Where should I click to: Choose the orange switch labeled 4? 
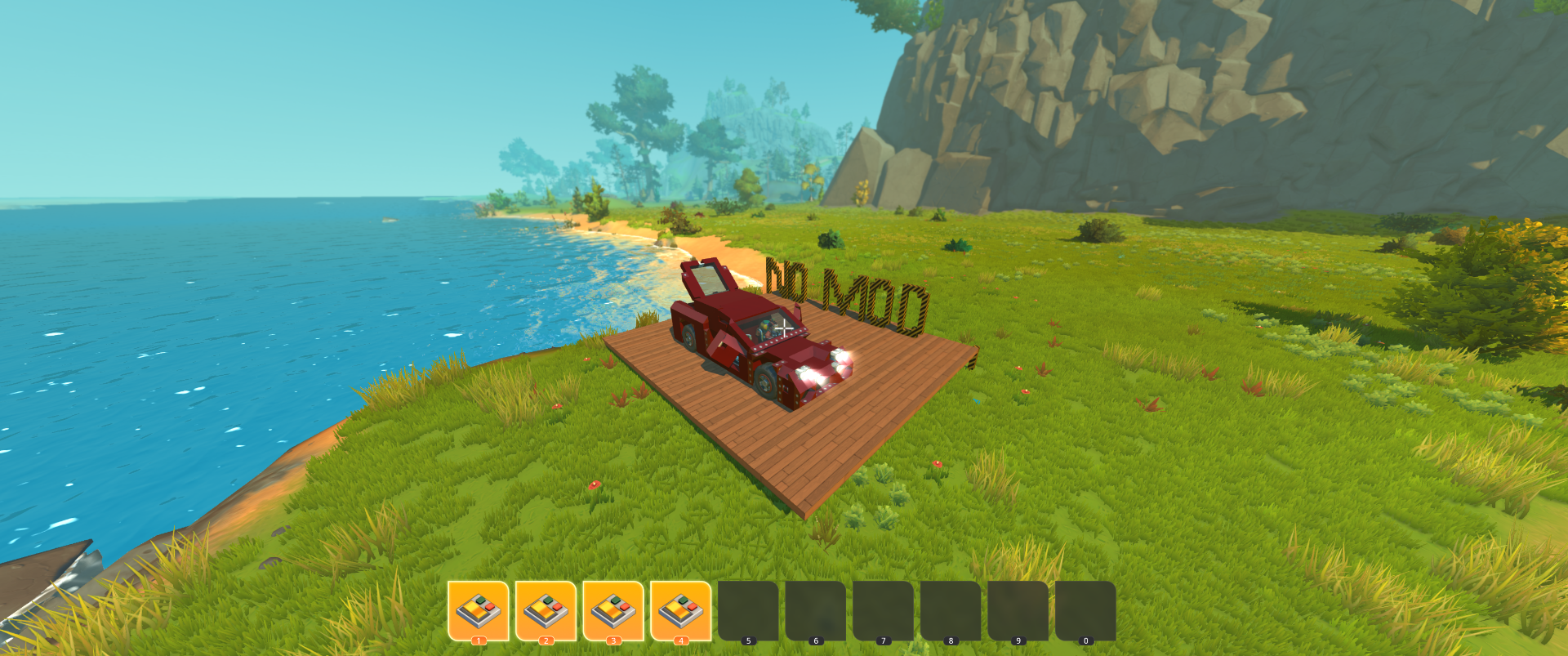(x=680, y=610)
